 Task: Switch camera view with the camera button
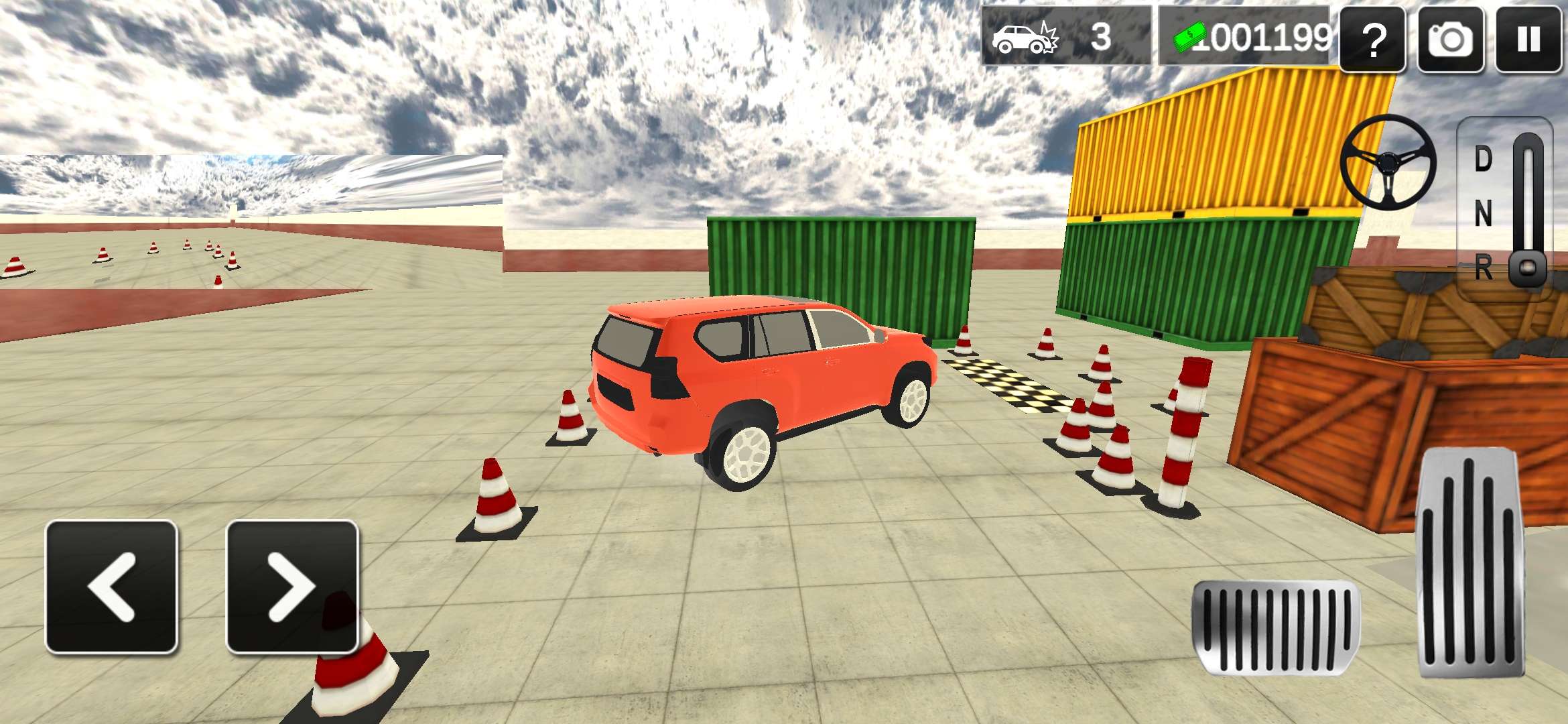(x=1451, y=39)
